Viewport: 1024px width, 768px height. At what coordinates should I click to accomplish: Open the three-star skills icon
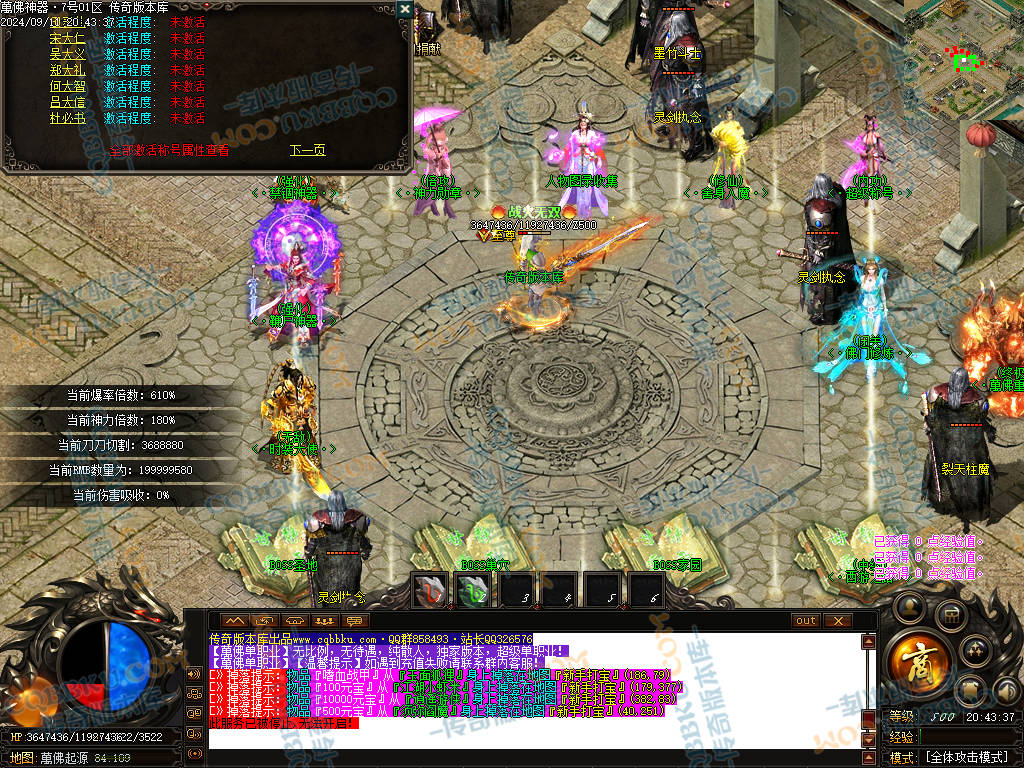coord(976,651)
